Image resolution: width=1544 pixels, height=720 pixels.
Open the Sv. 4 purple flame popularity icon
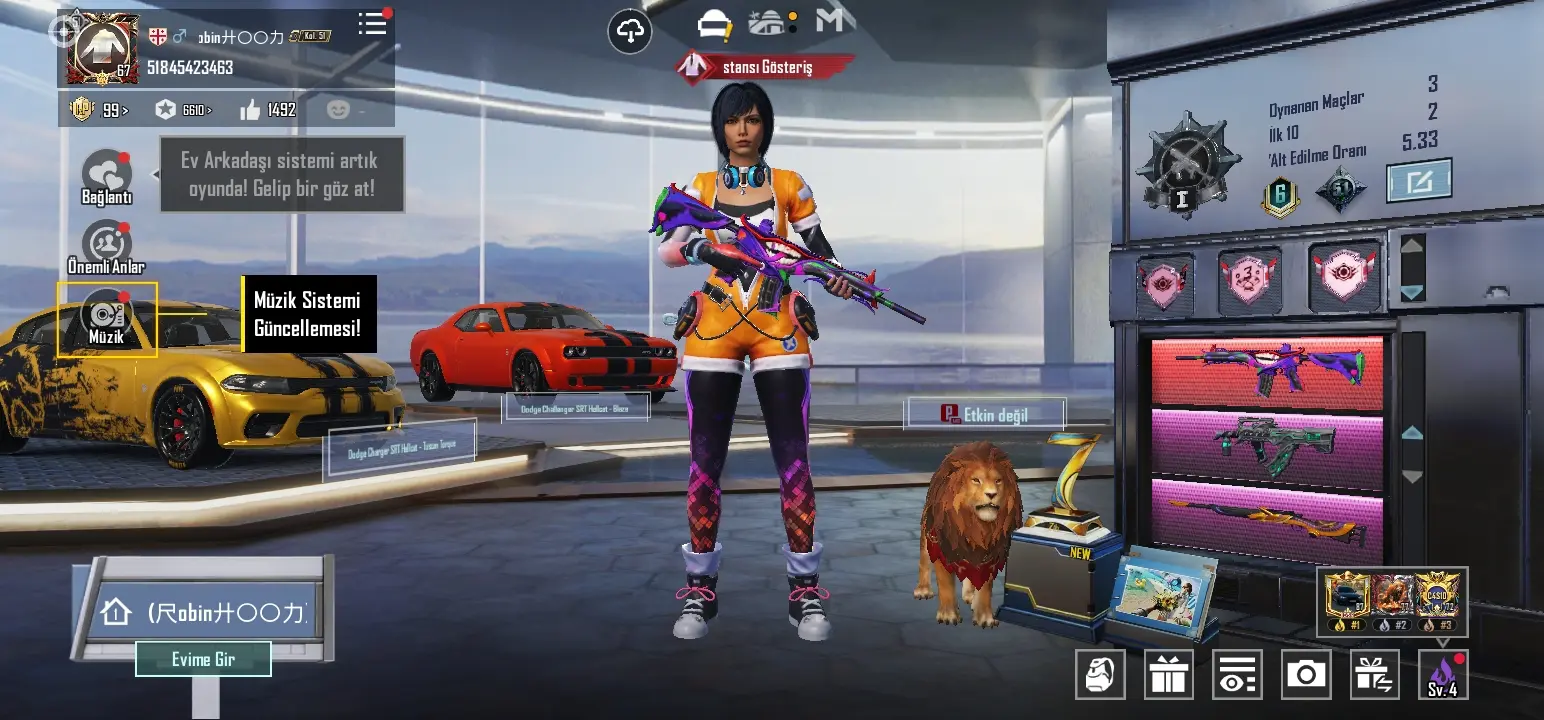[x=1443, y=674]
